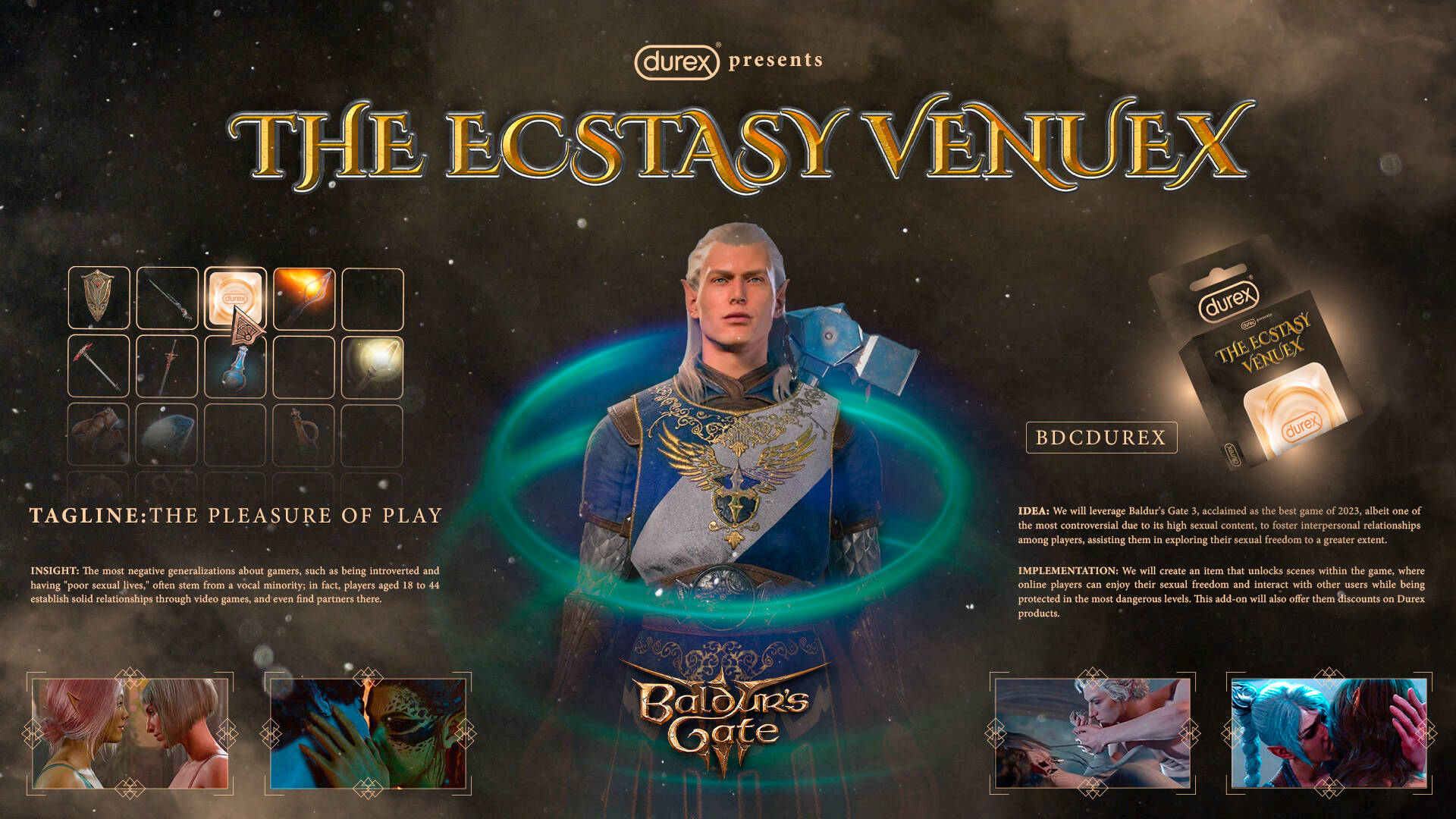1456x819 pixels.
Task: Select the flaming orange staff slot
Action: coord(303,298)
